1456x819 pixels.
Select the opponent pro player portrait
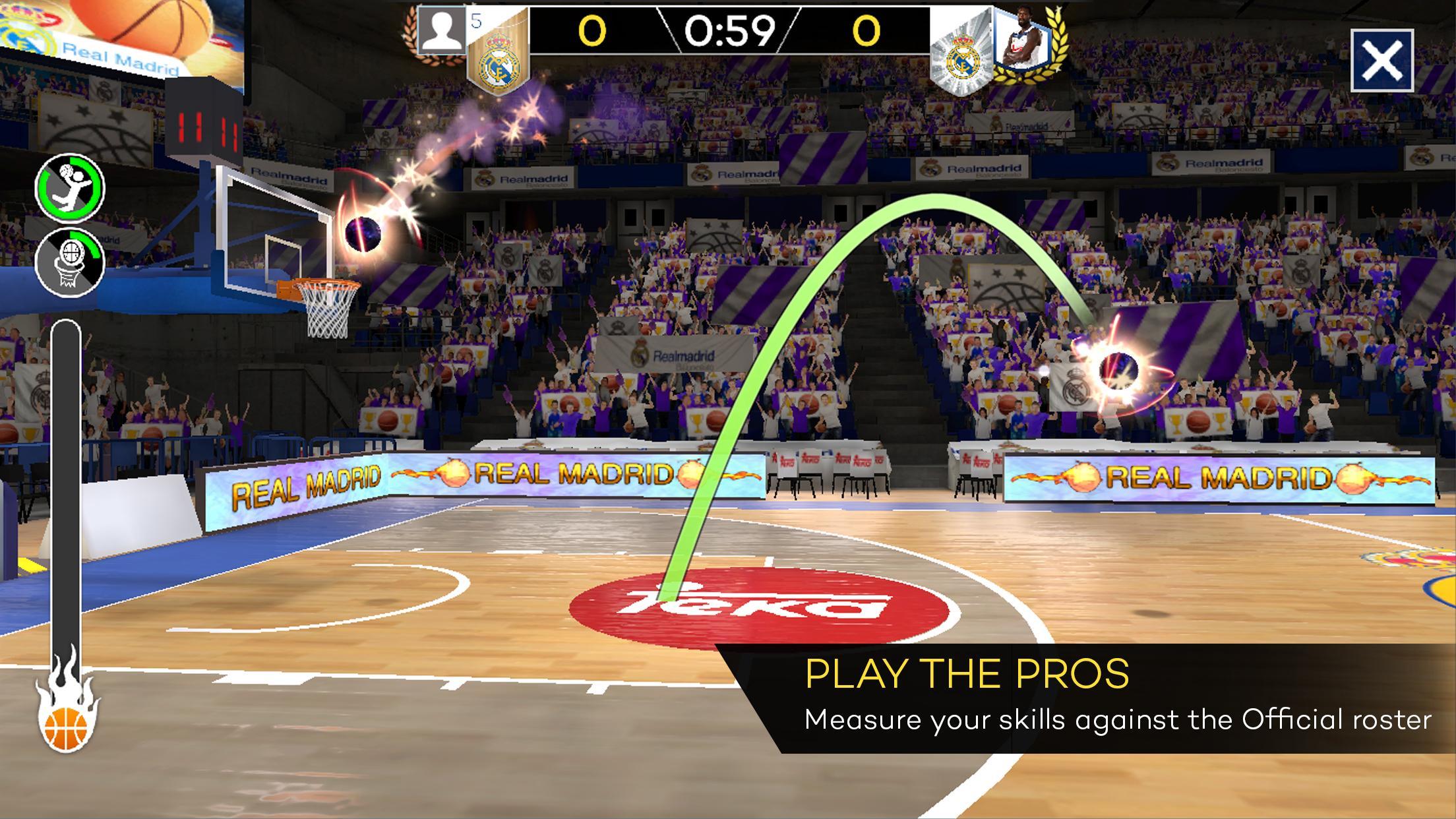1021,41
